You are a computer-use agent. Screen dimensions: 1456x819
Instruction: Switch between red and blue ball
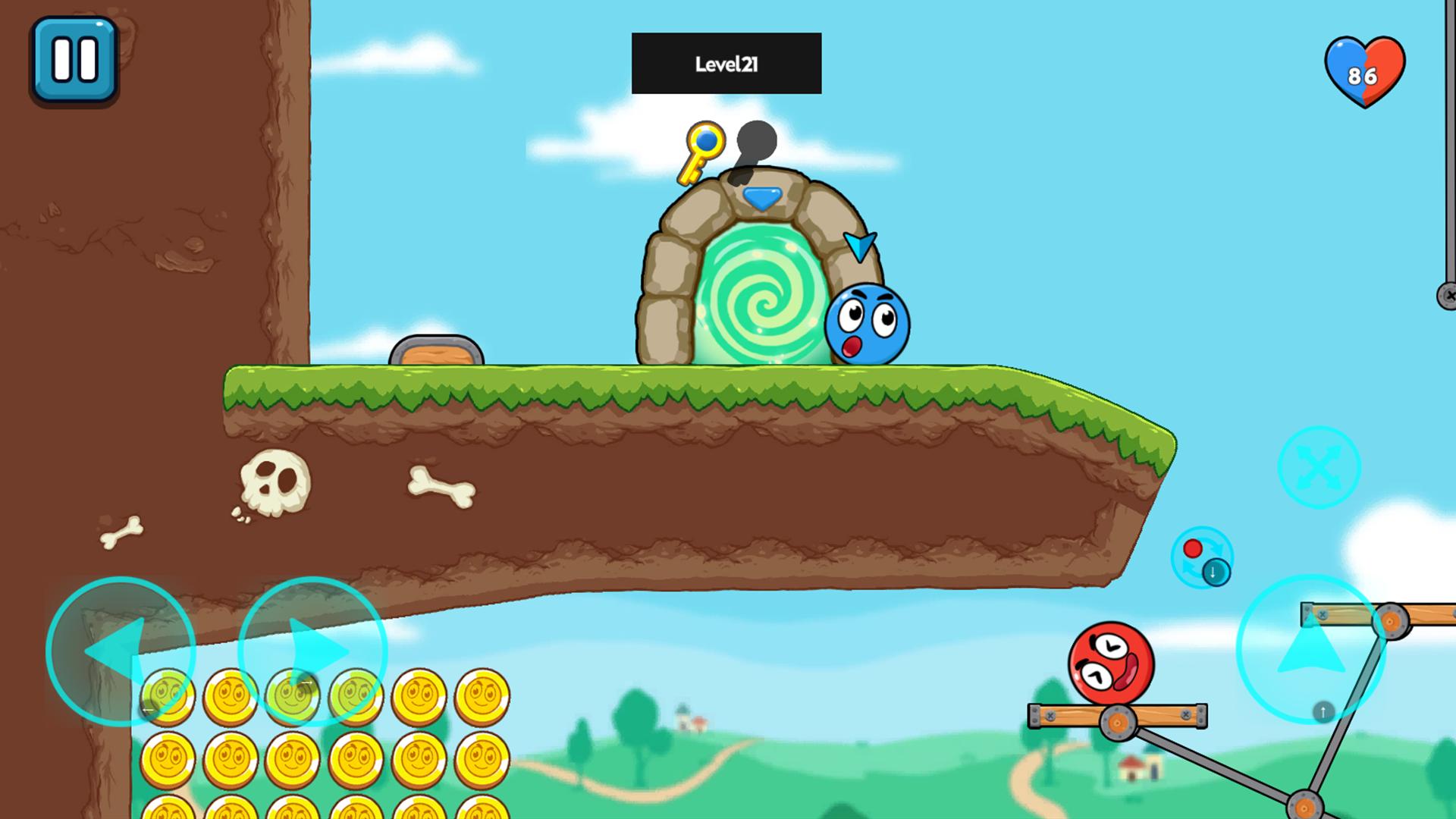(1202, 558)
